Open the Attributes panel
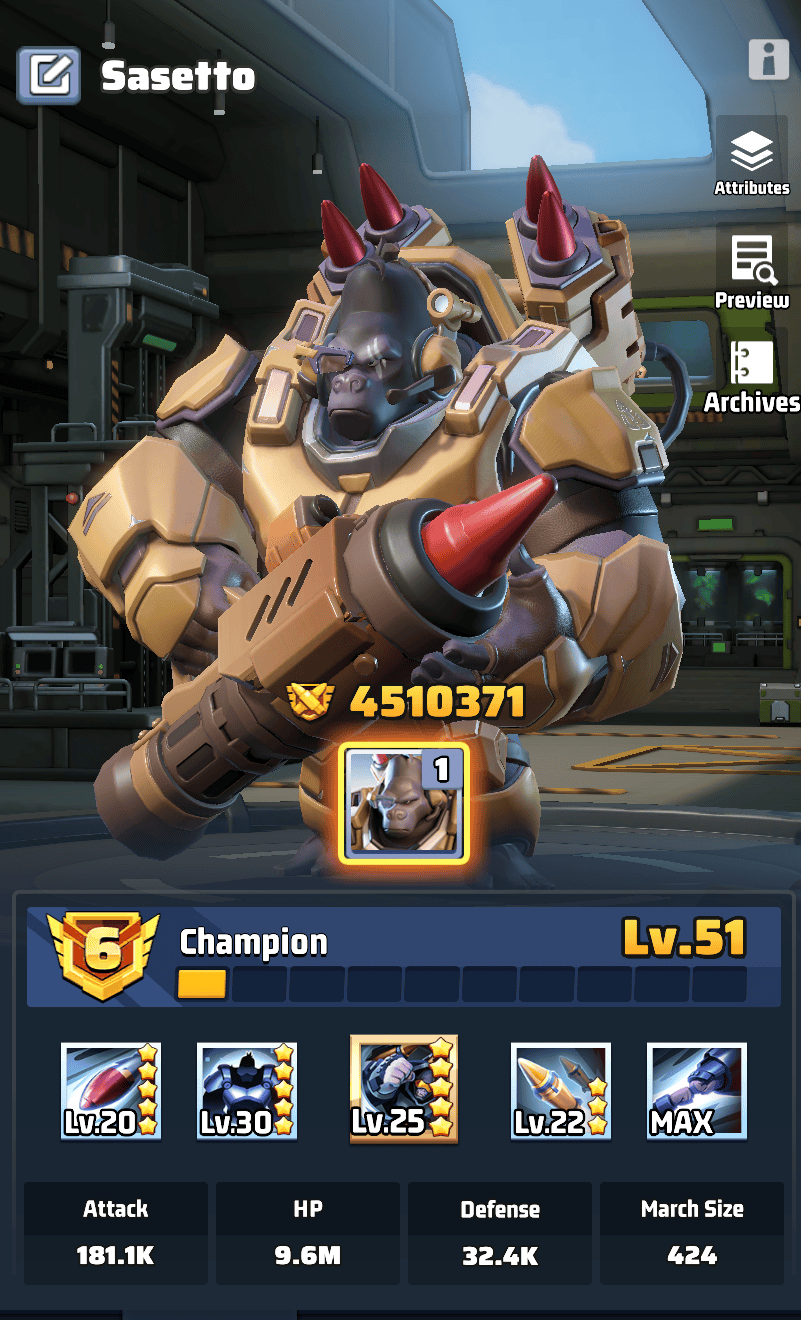This screenshot has width=801, height=1320. coord(751,160)
